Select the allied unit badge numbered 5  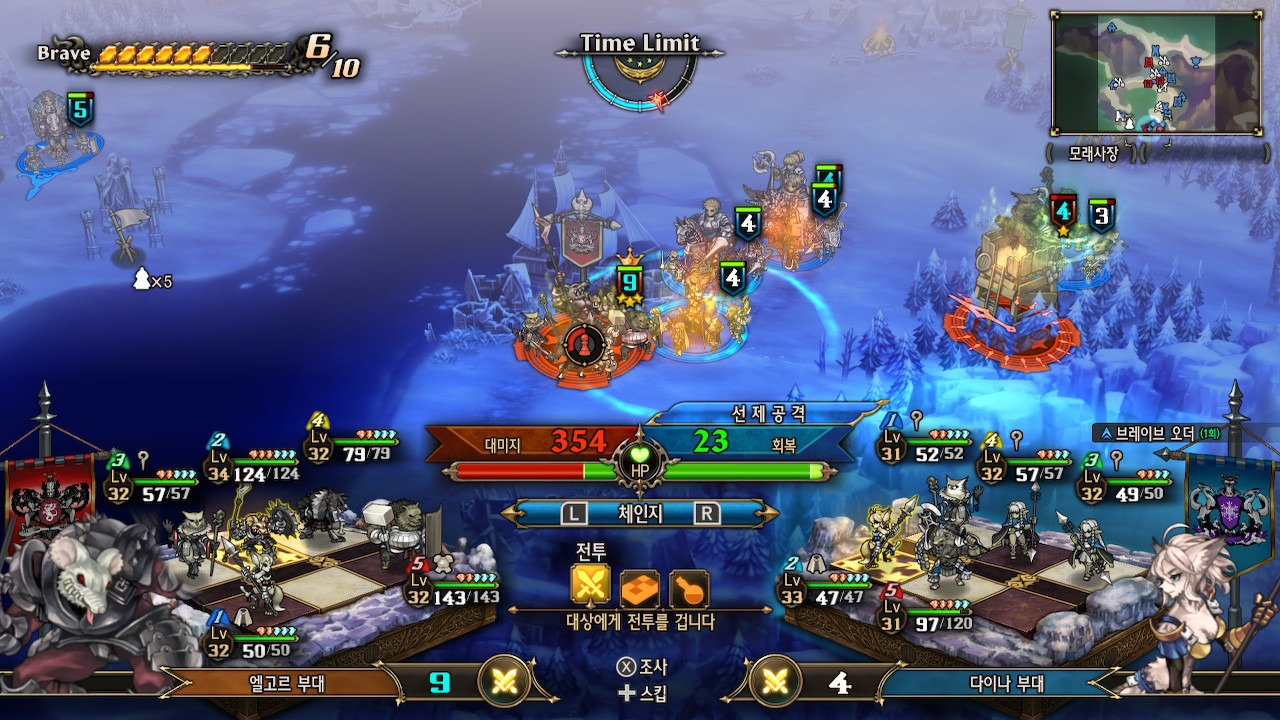80,108
